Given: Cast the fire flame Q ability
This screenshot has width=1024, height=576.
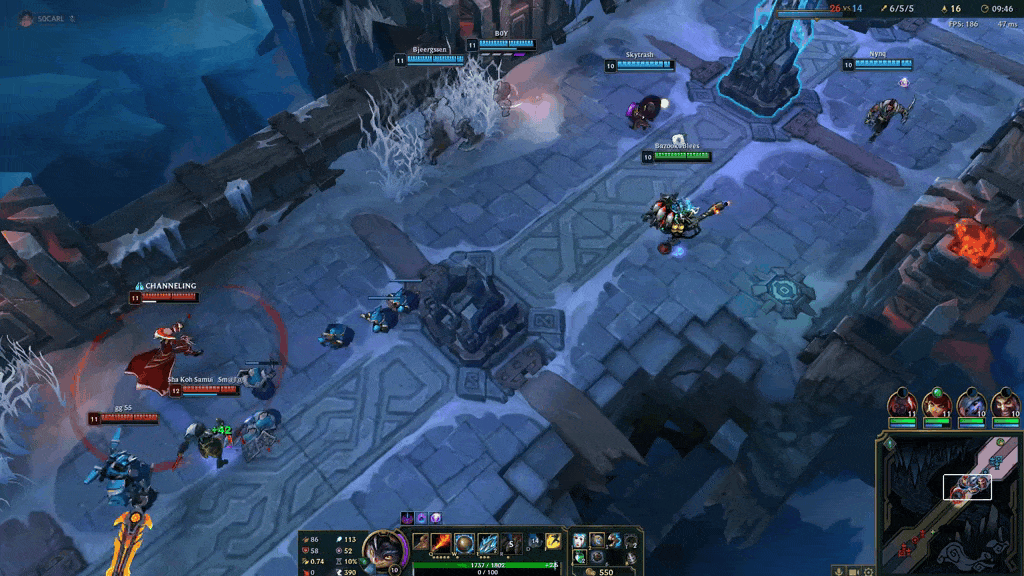Looking at the screenshot, I should 443,542.
